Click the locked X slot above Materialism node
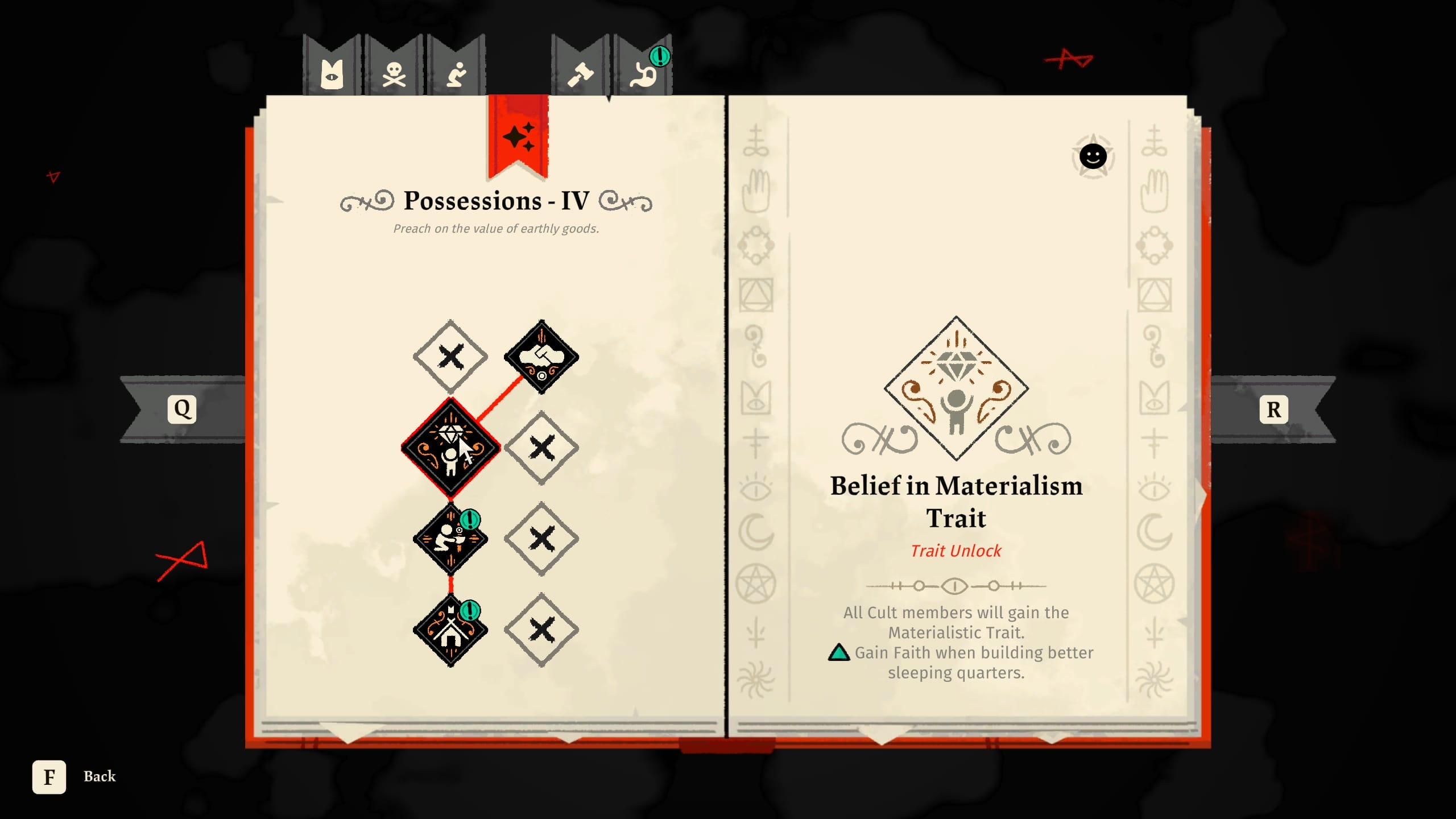Viewport: 1456px width, 819px height. pyautogui.click(x=451, y=357)
